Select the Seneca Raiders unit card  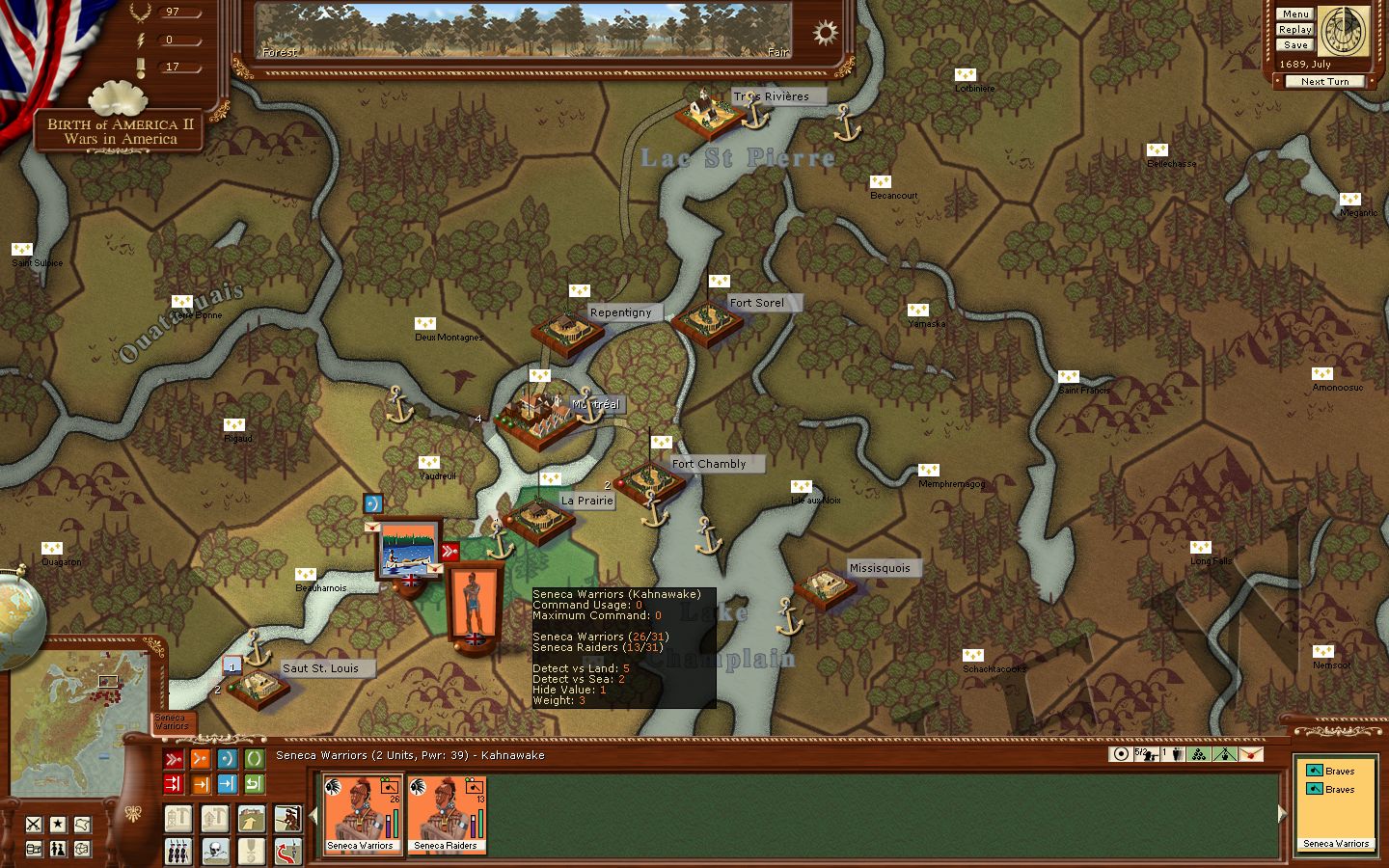pos(447,814)
